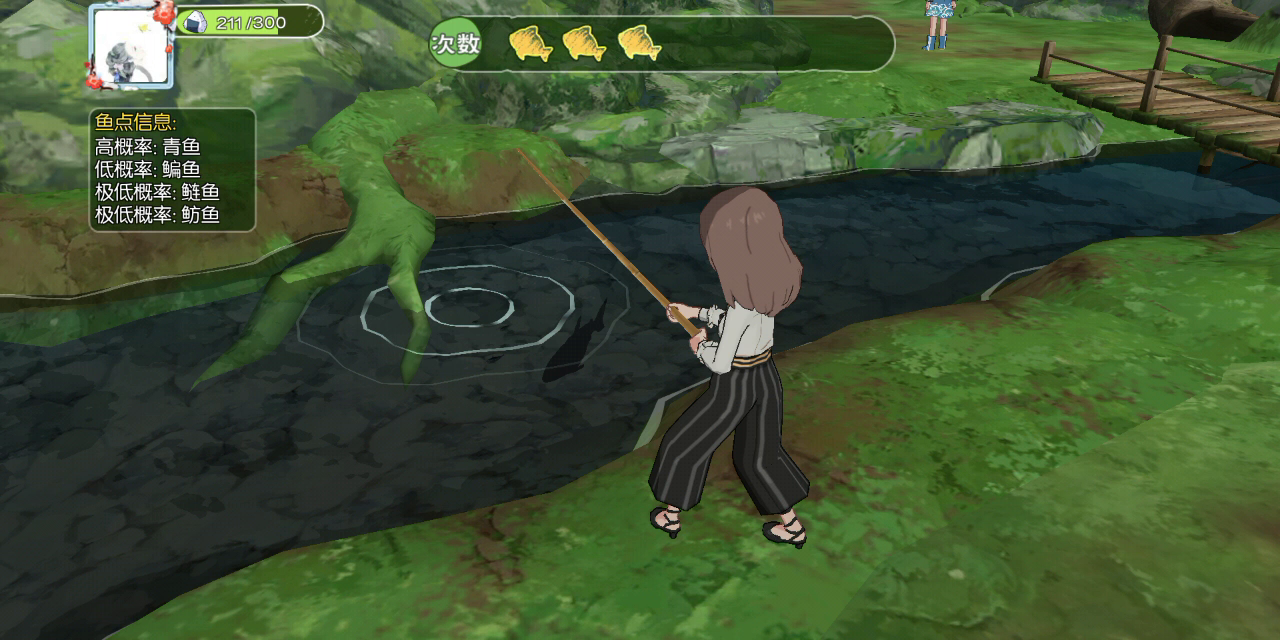Open the player avatar portrait
The width and height of the screenshot is (1280, 640).
click(x=131, y=47)
